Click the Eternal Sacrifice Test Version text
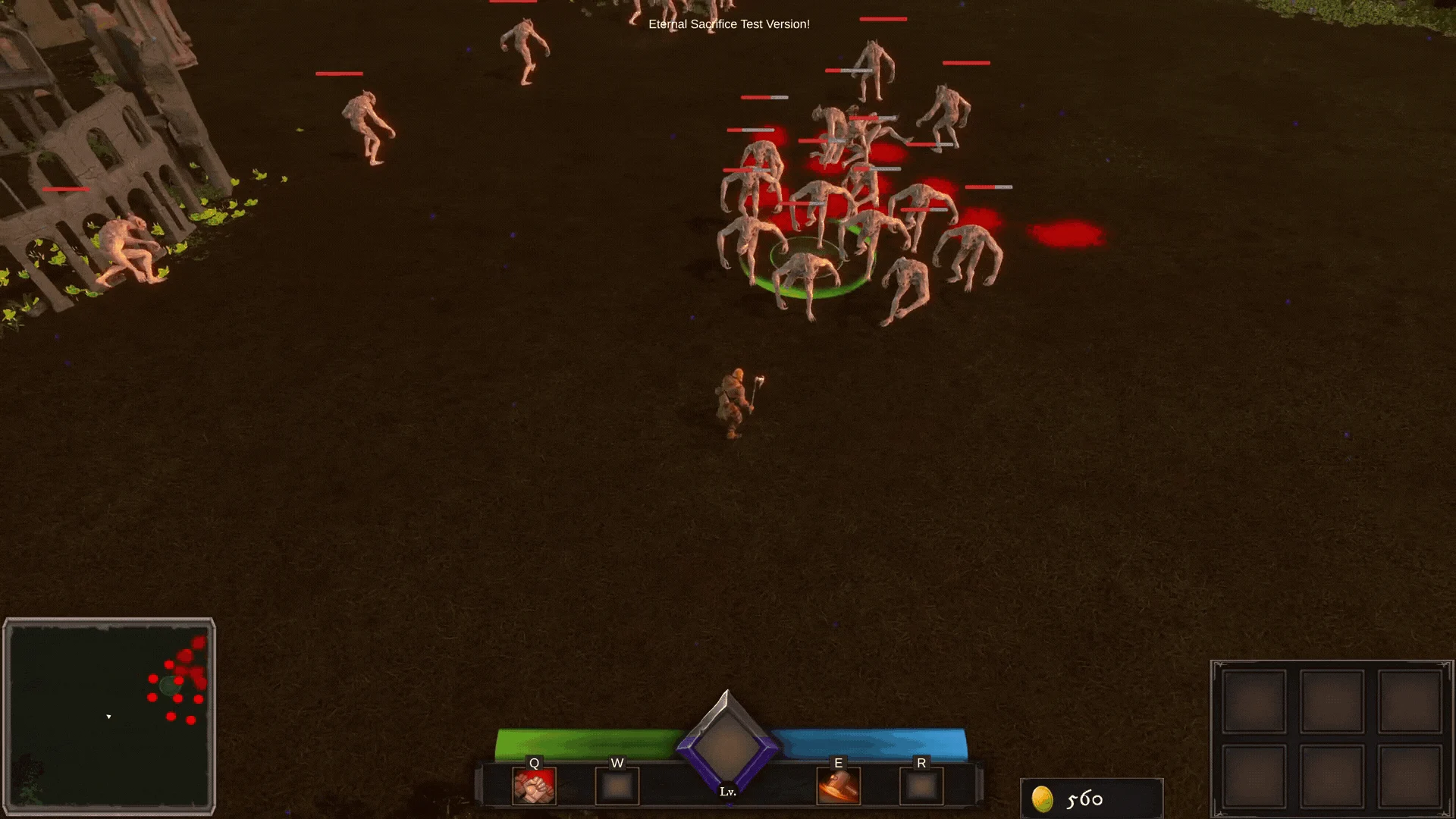 (727, 24)
